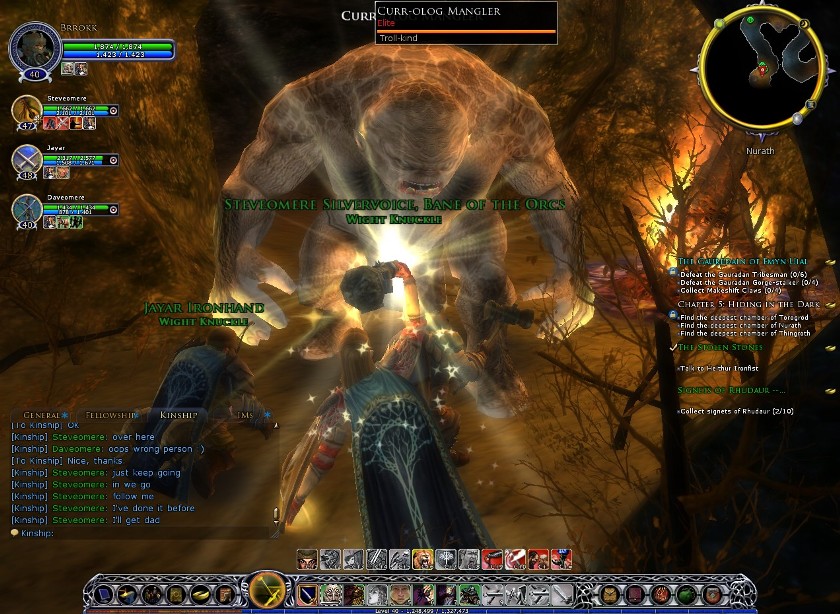Select The Gauredain of Emyn Uial quest

(742, 261)
